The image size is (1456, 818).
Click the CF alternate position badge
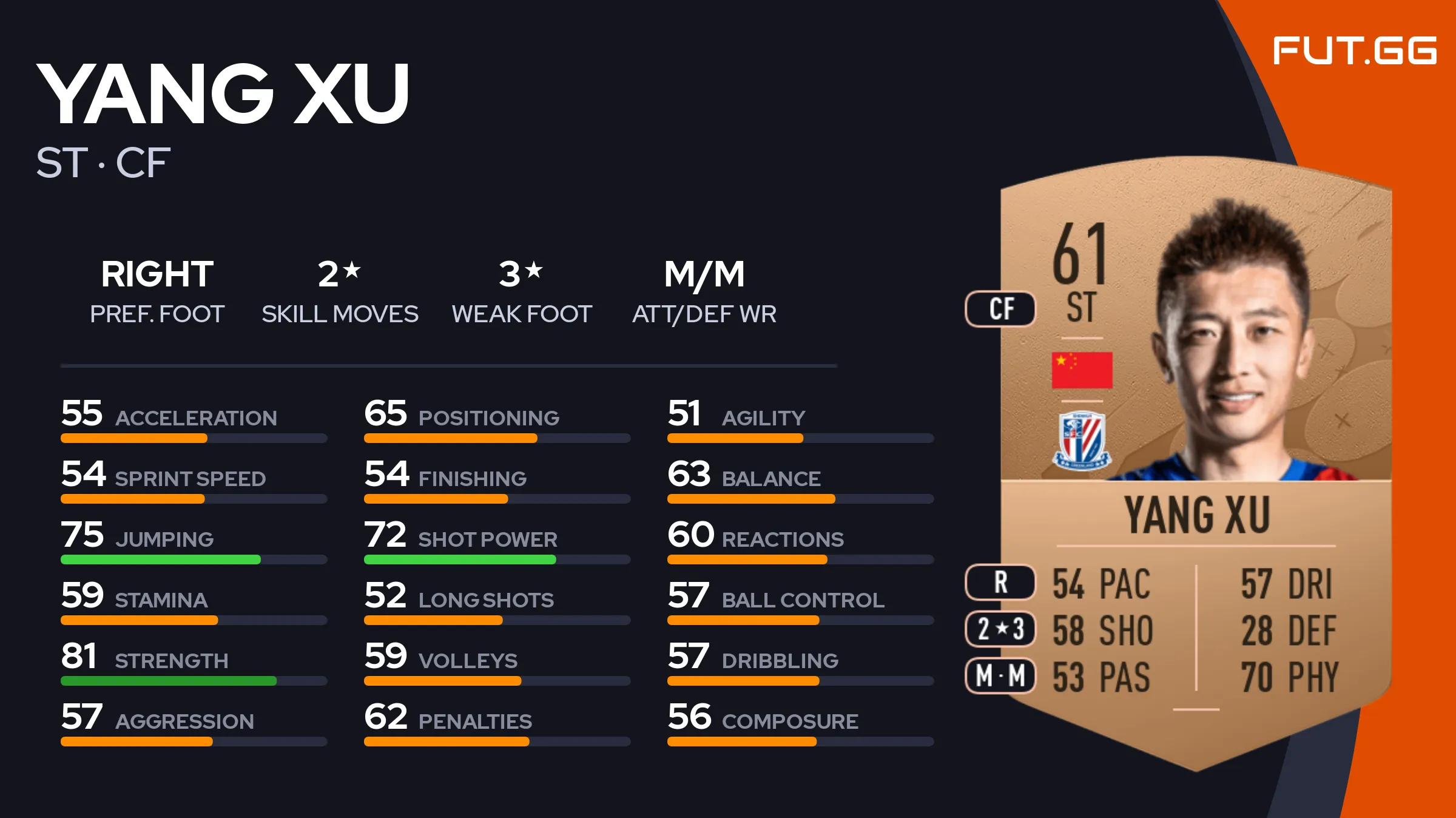(1000, 309)
